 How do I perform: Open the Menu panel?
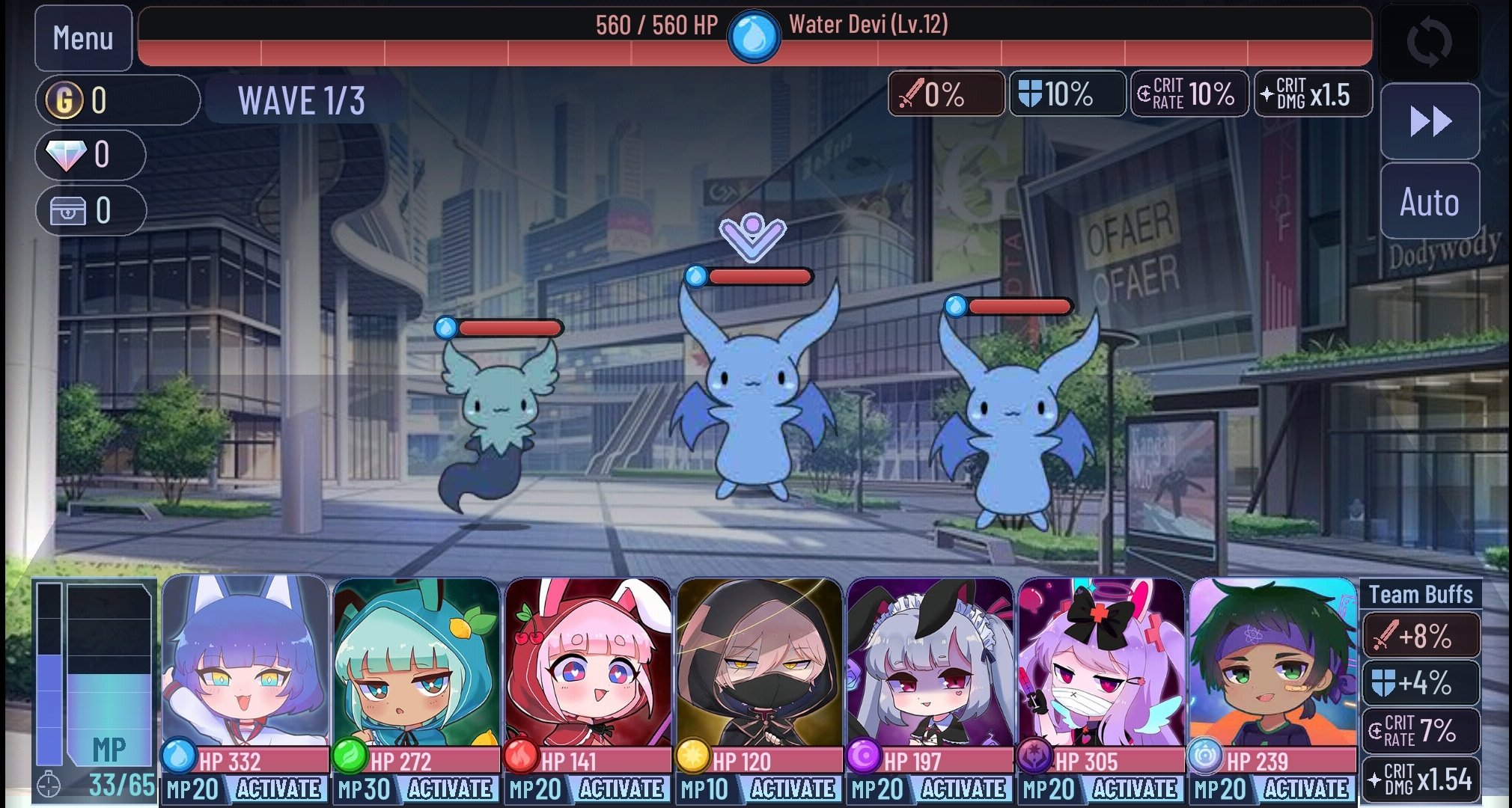[82, 36]
